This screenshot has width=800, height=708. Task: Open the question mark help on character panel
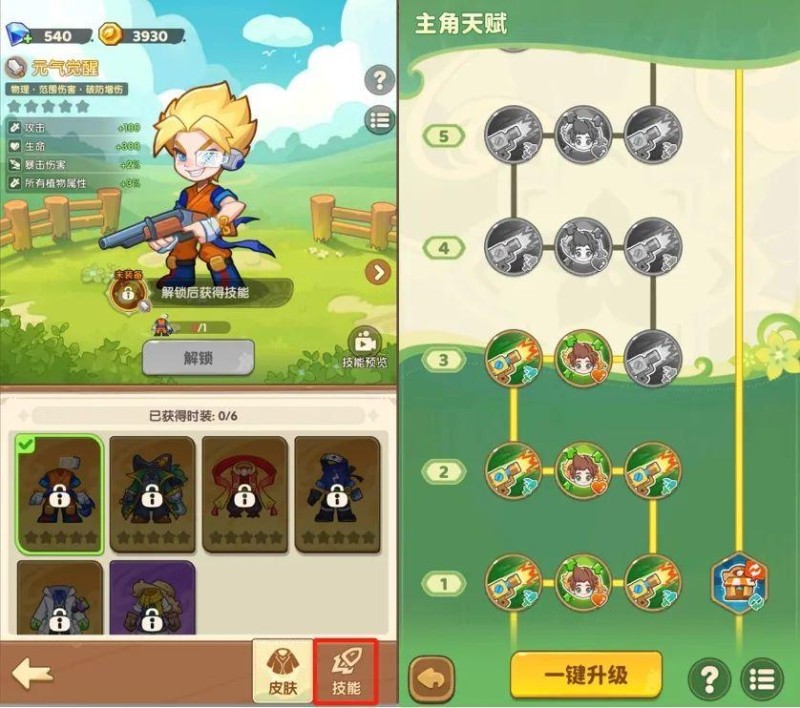(379, 80)
